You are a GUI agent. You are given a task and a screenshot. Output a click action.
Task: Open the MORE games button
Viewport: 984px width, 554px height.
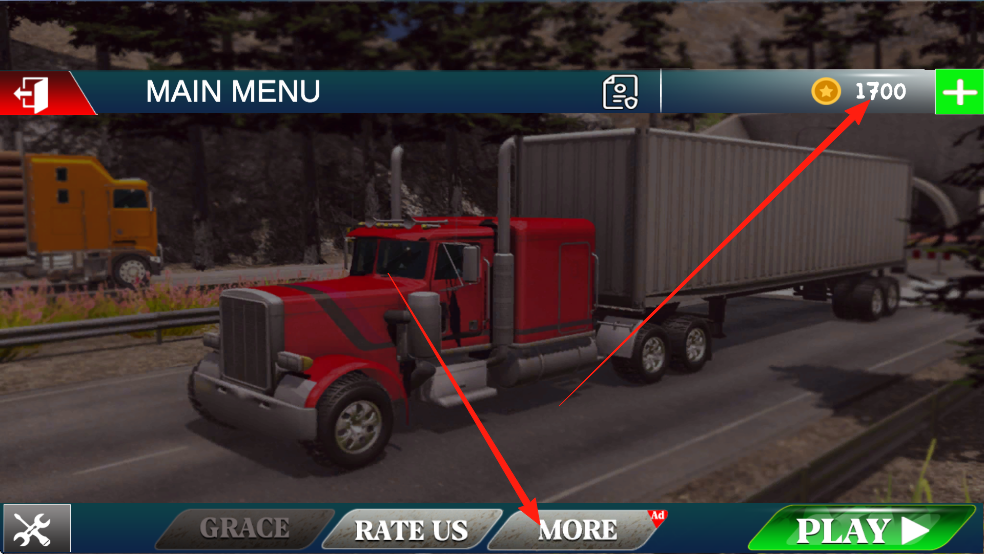pyautogui.click(x=577, y=529)
